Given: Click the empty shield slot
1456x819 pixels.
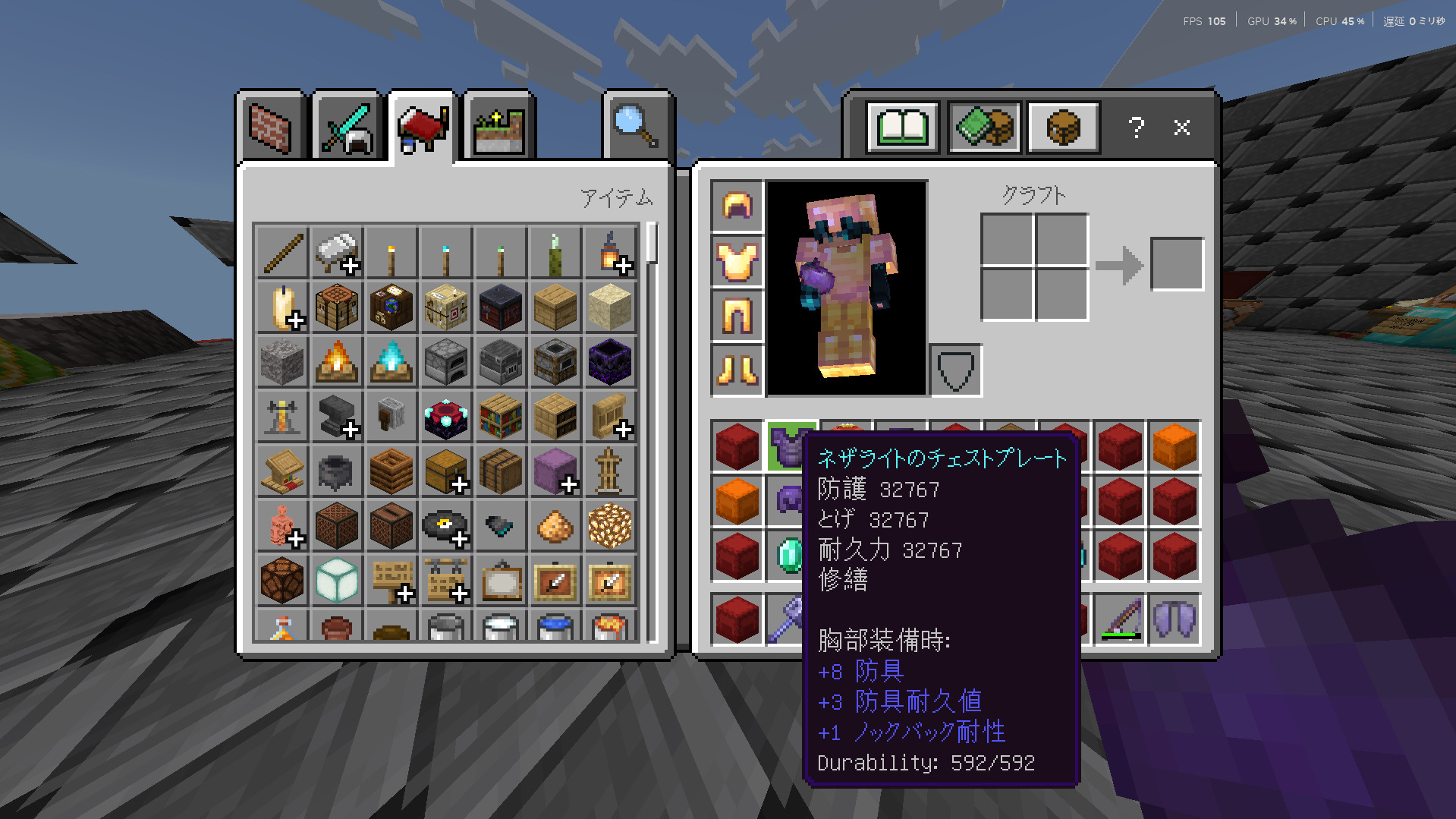Looking at the screenshot, I should (x=956, y=371).
